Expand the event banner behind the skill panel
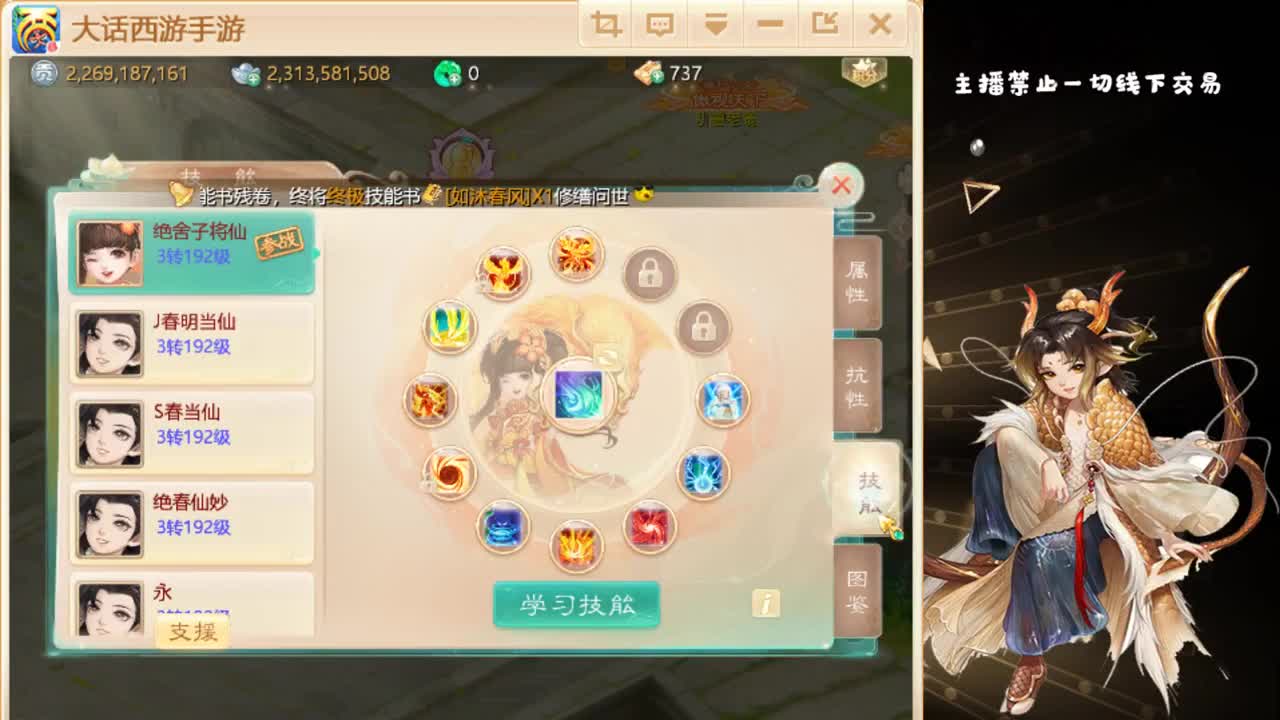The image size is (1280, 720). (x=728, y=105)
